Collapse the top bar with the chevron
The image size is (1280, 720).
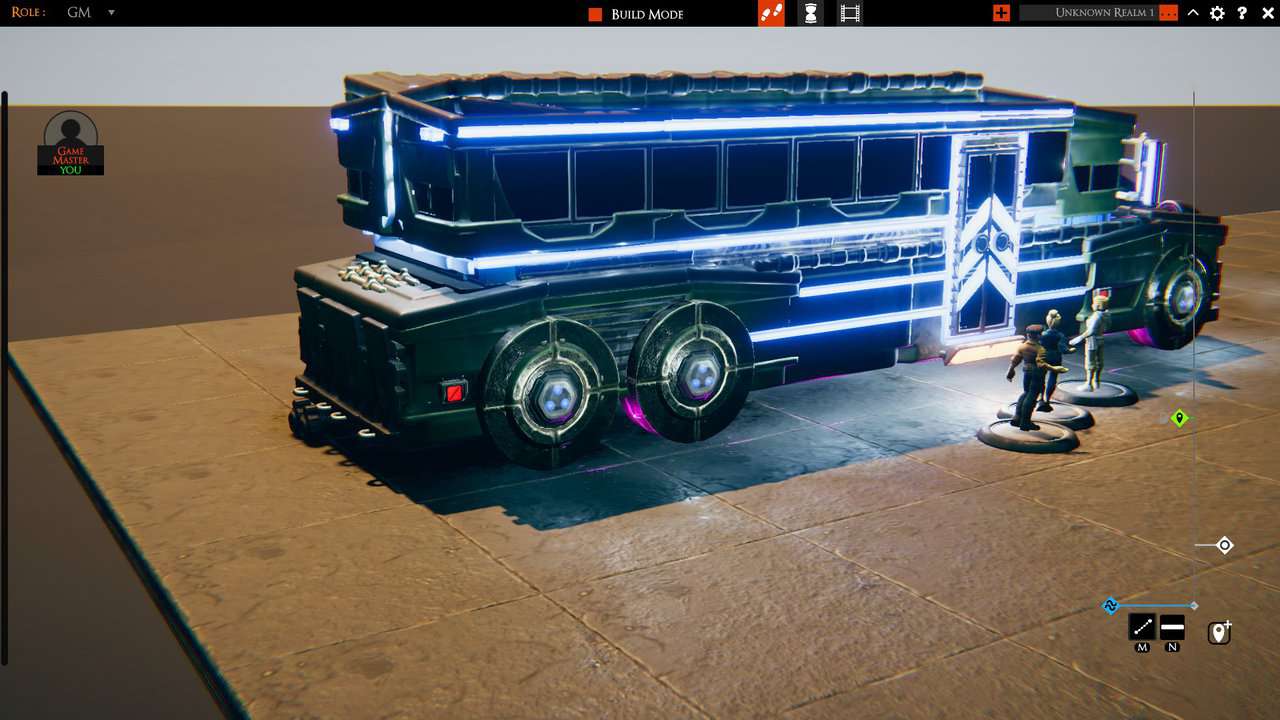(1191, 13)
